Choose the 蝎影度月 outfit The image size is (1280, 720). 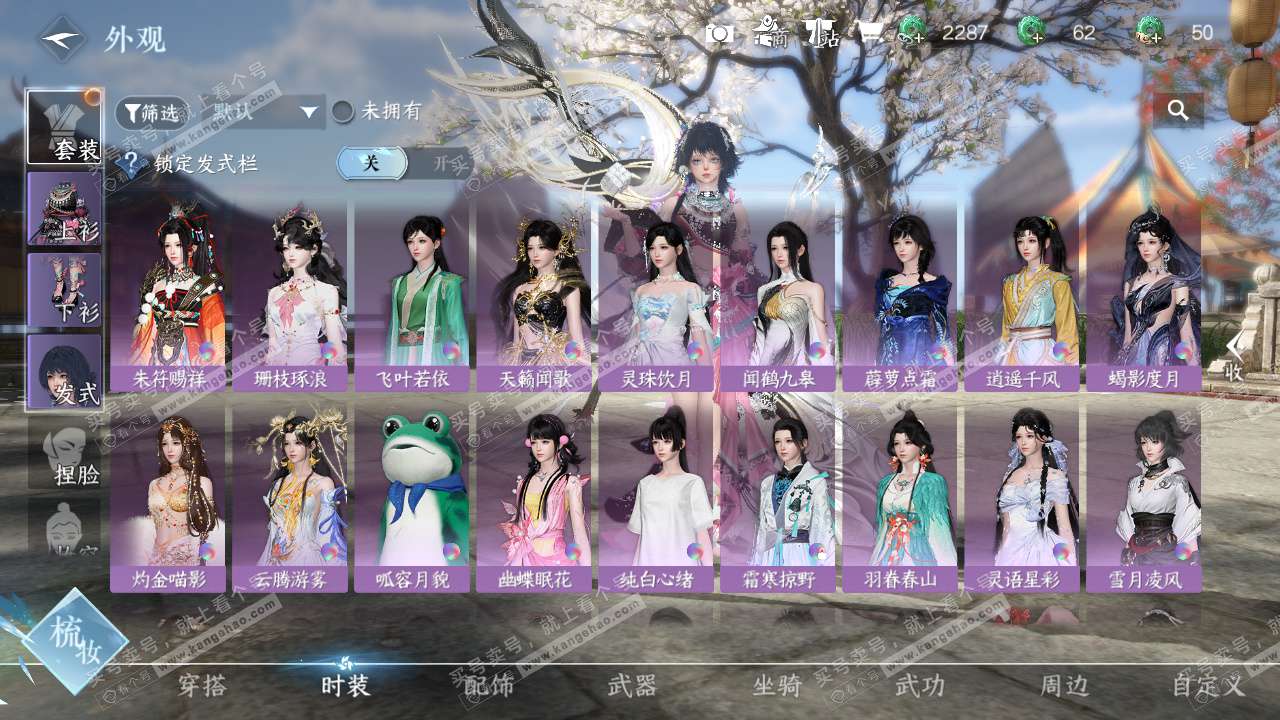[x=1144, y=295]
